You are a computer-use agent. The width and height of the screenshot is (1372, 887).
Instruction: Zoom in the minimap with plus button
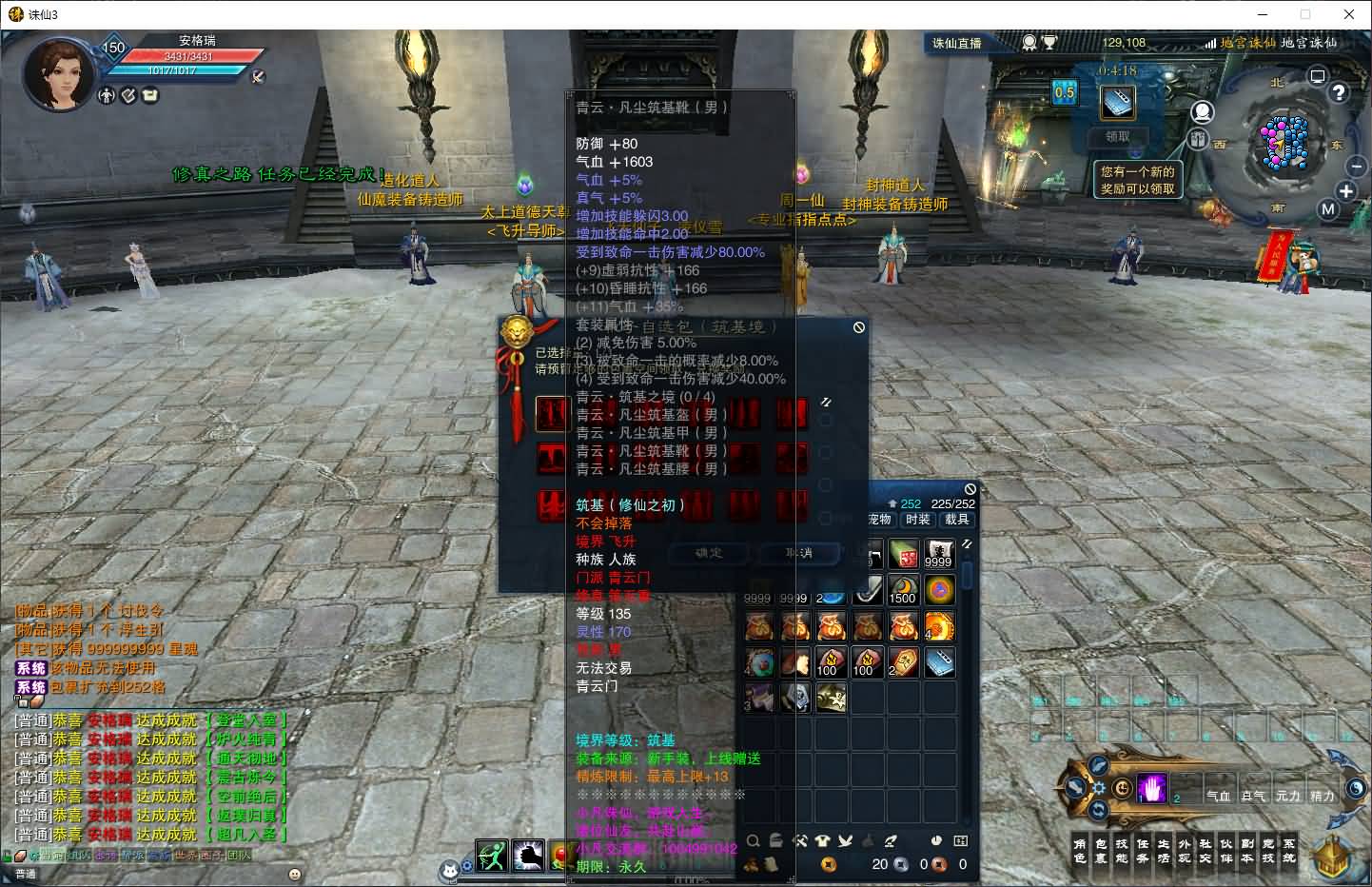(x=1346, y=191)
